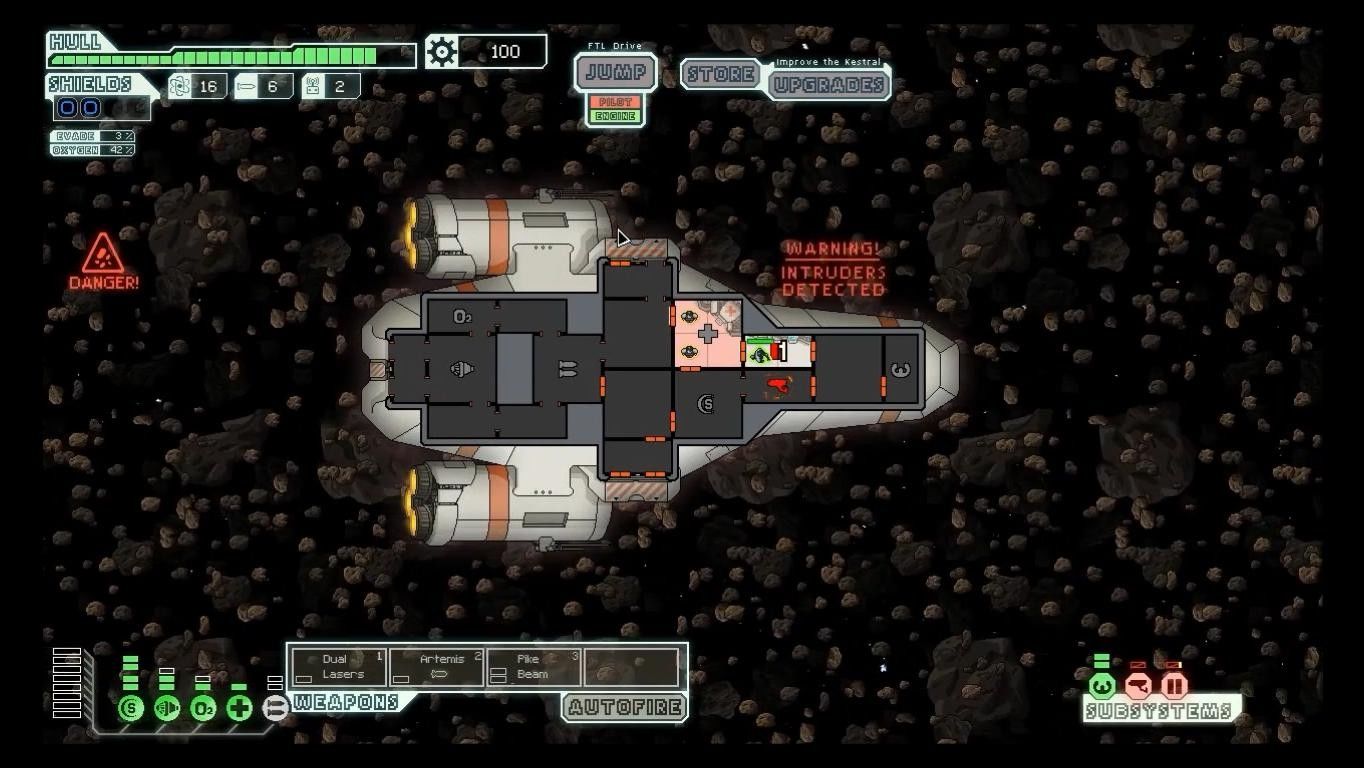Open the ship UPGRADES screen

[829, 85]
